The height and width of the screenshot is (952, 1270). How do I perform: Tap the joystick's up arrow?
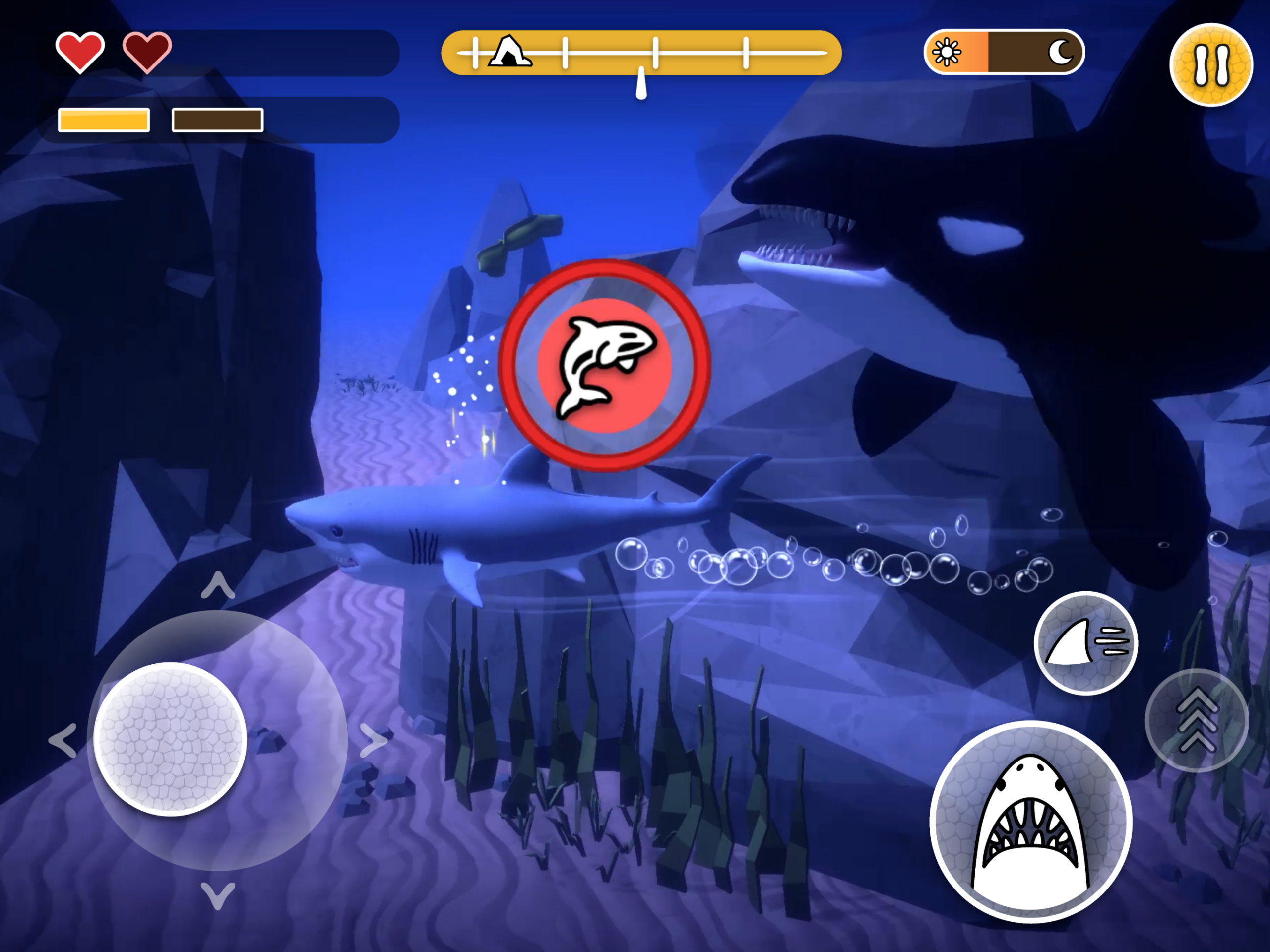coord(218,586)
